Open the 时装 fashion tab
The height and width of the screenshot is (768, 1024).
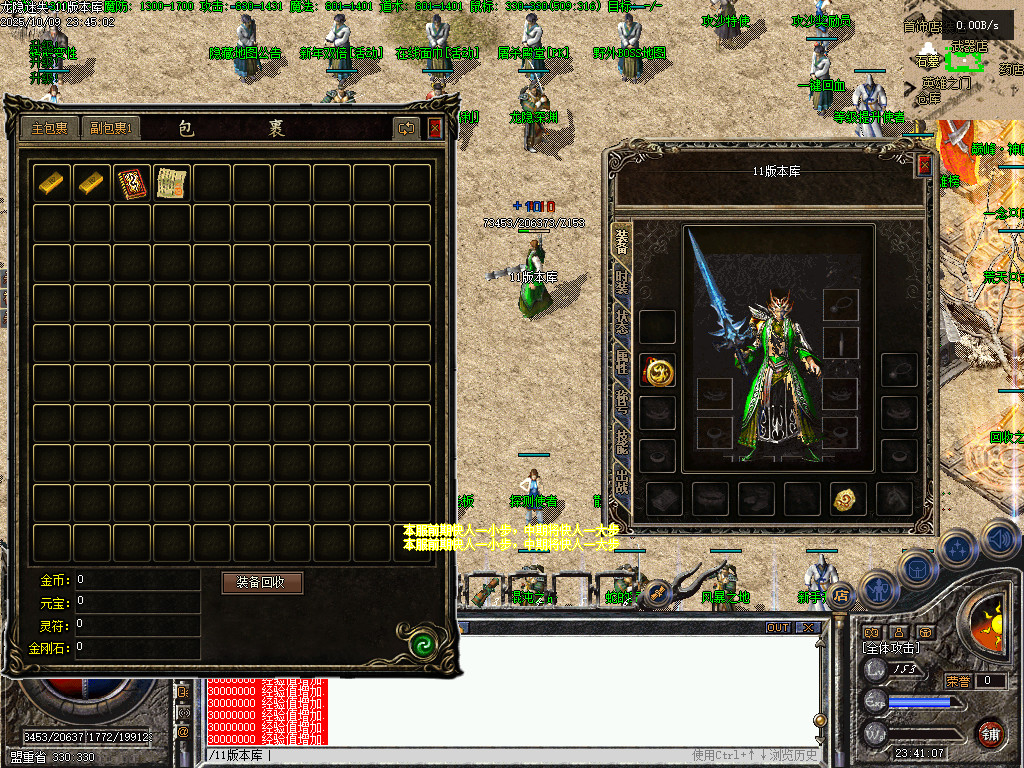(622, 280)
